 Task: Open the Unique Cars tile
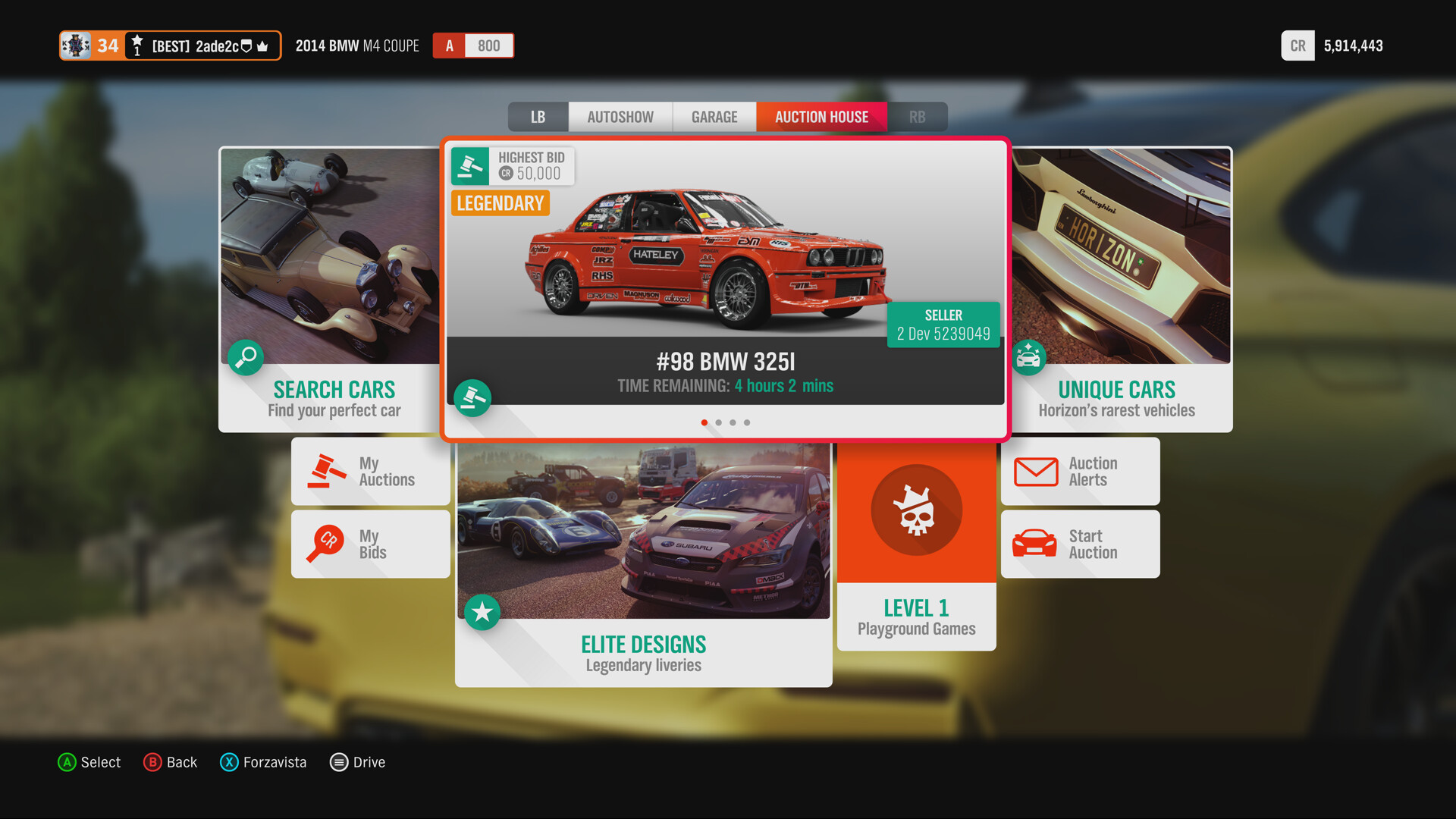pos(1121,290)
